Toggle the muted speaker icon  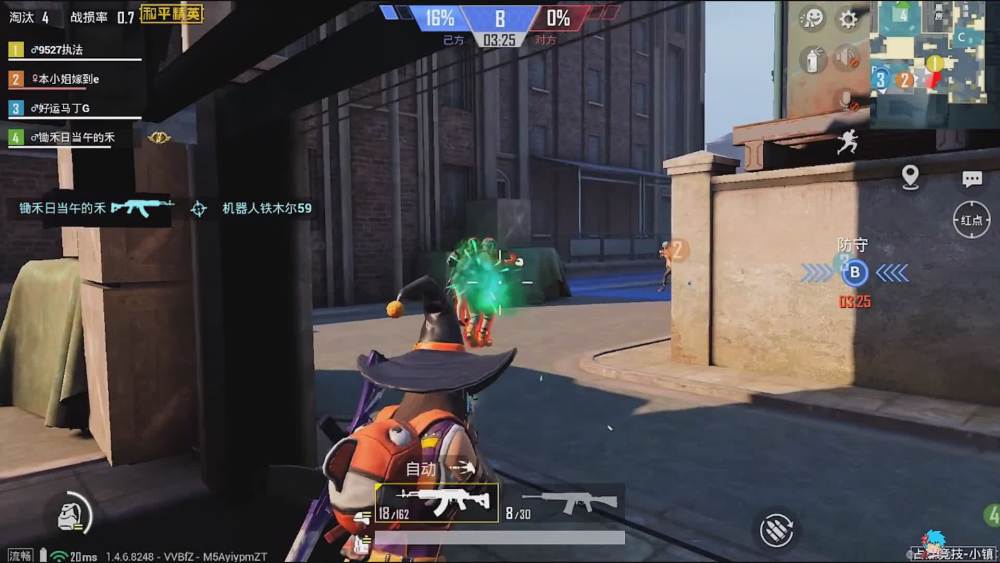click(x=848, y=59)
